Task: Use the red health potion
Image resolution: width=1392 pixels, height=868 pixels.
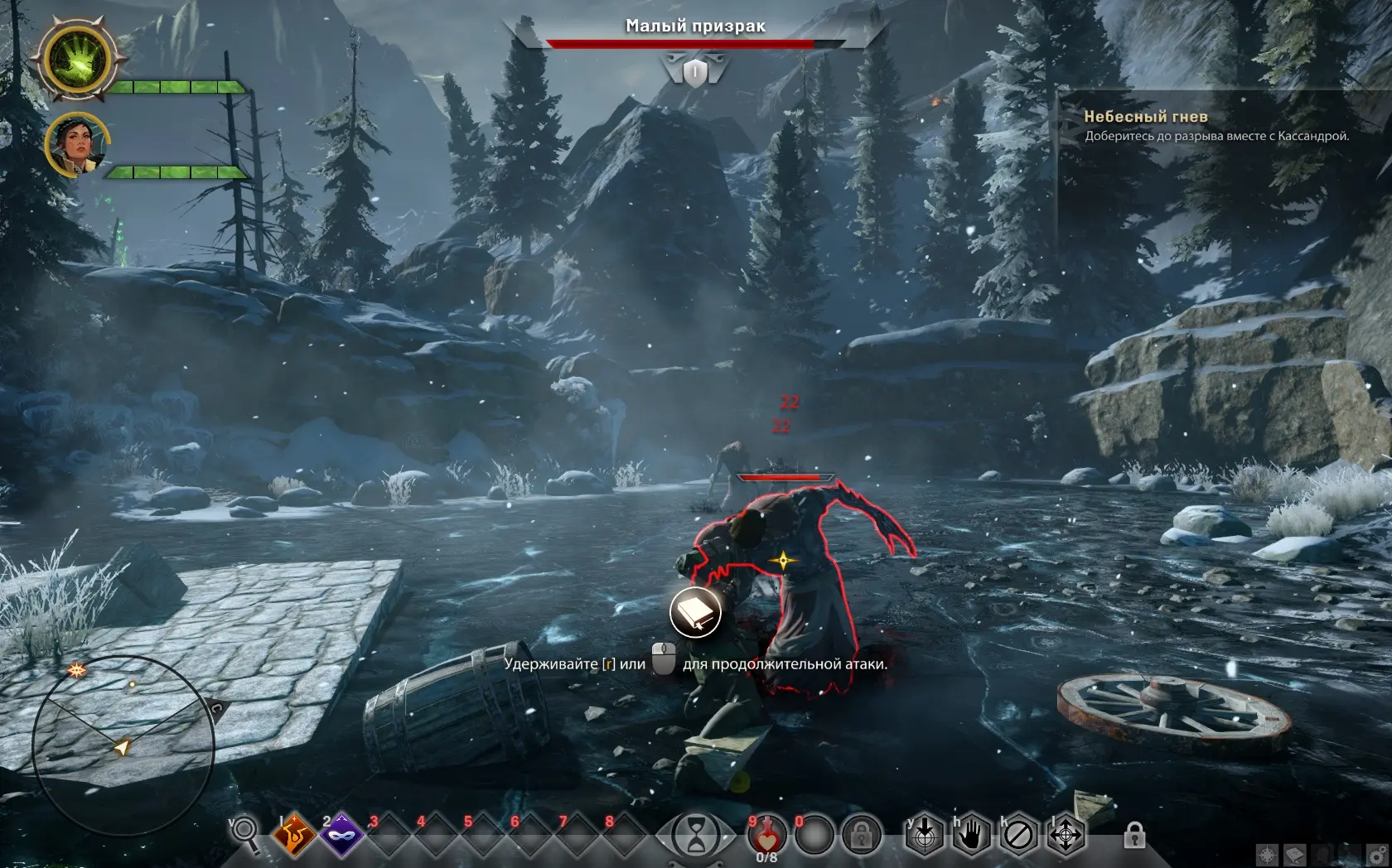Action: [x=766, y=837]
